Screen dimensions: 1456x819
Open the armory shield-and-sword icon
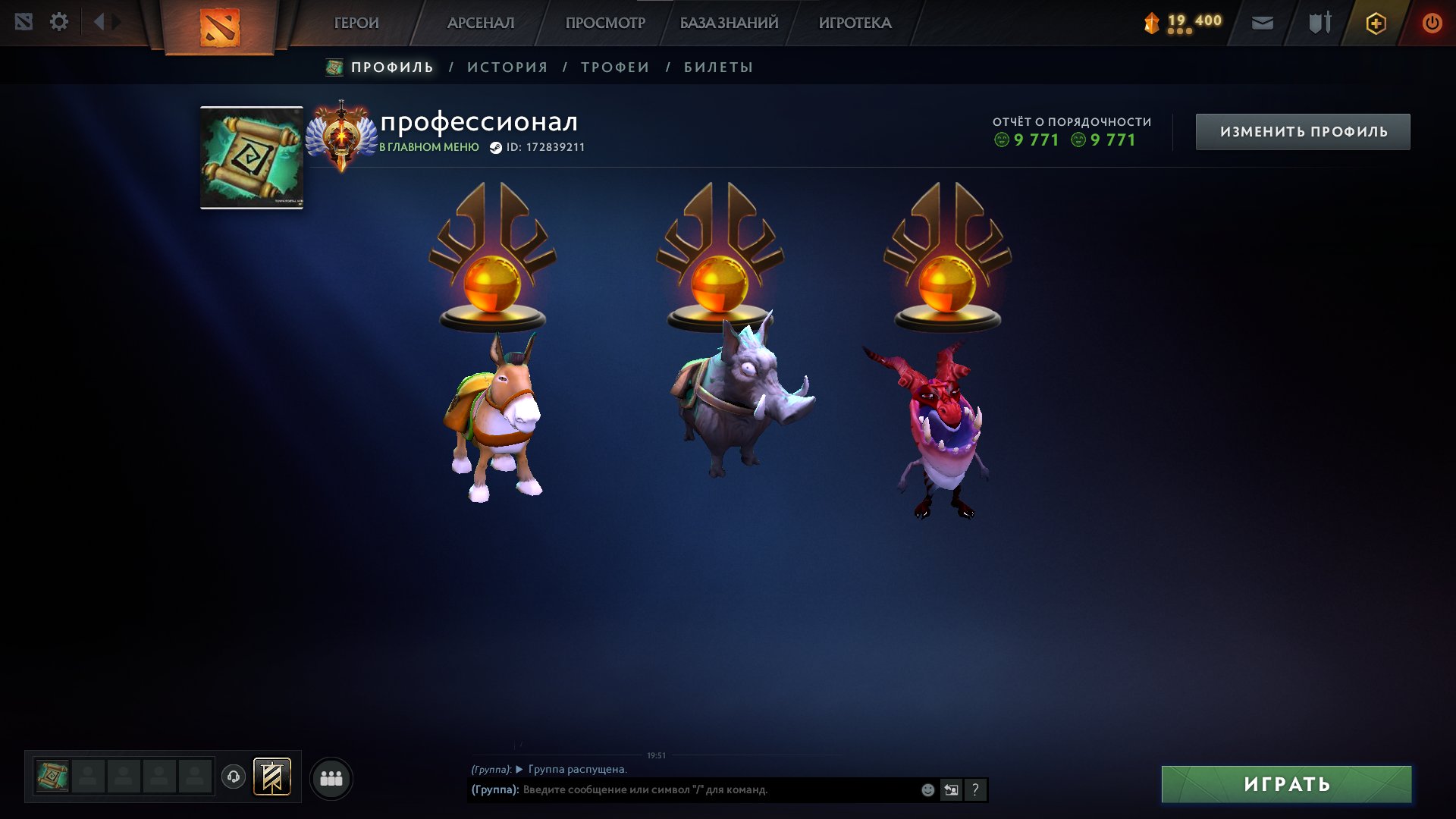tap(1319, 22)
